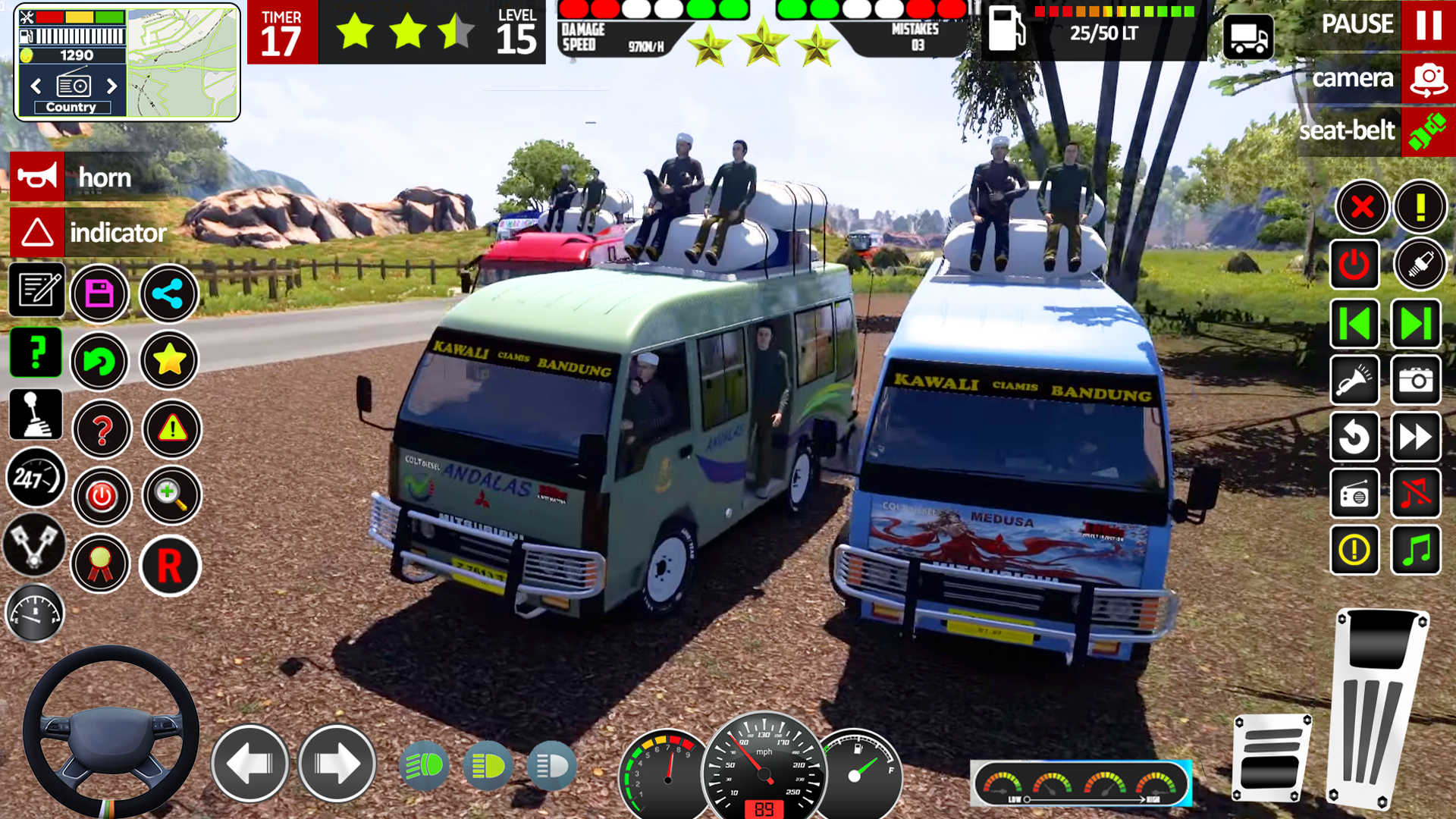Share the game via the blue share icon
The width and height of the screenshot is (1456, 819).
tap(169, 293)
